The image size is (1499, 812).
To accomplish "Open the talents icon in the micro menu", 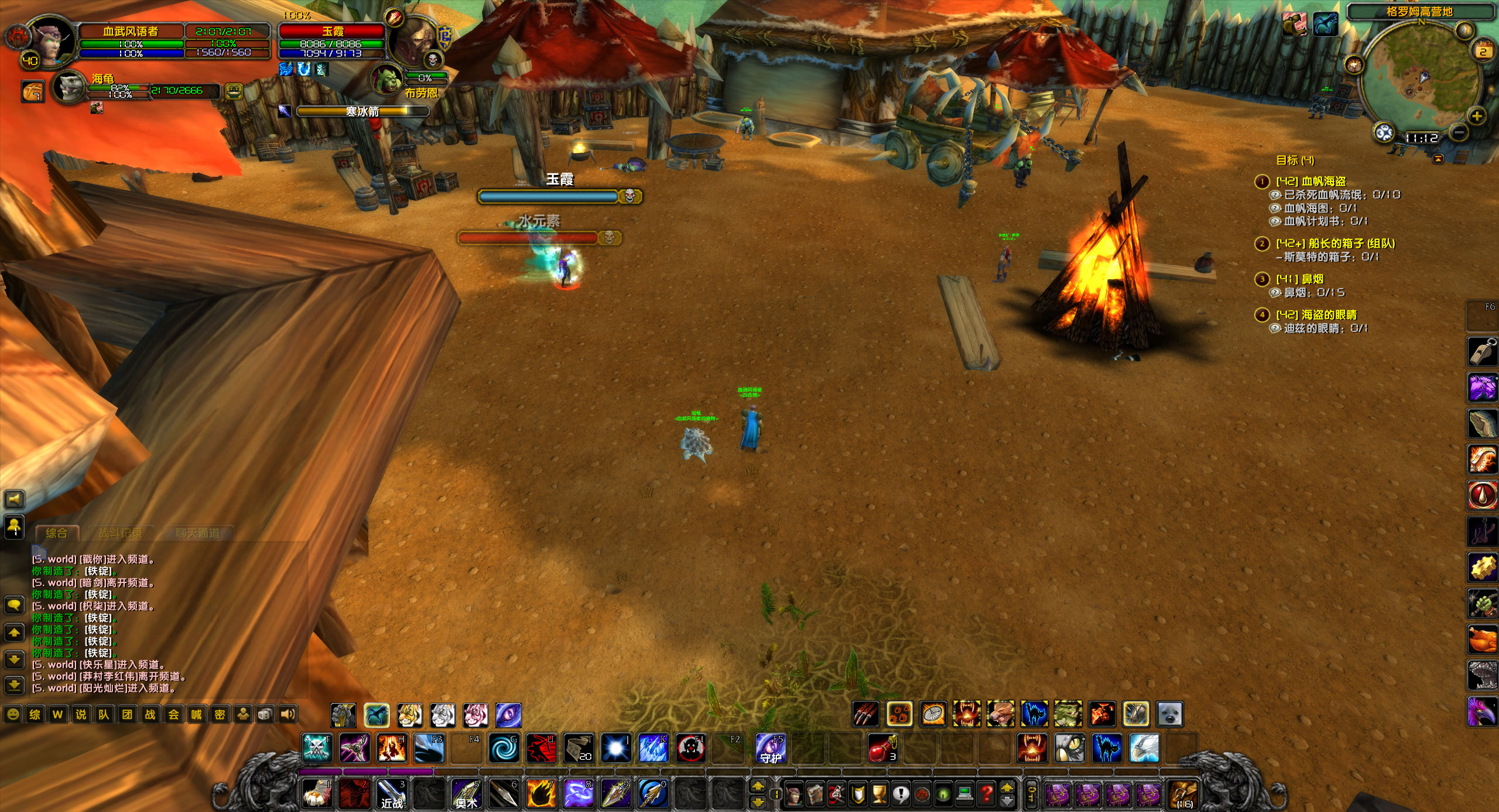I will pos(836,794).
